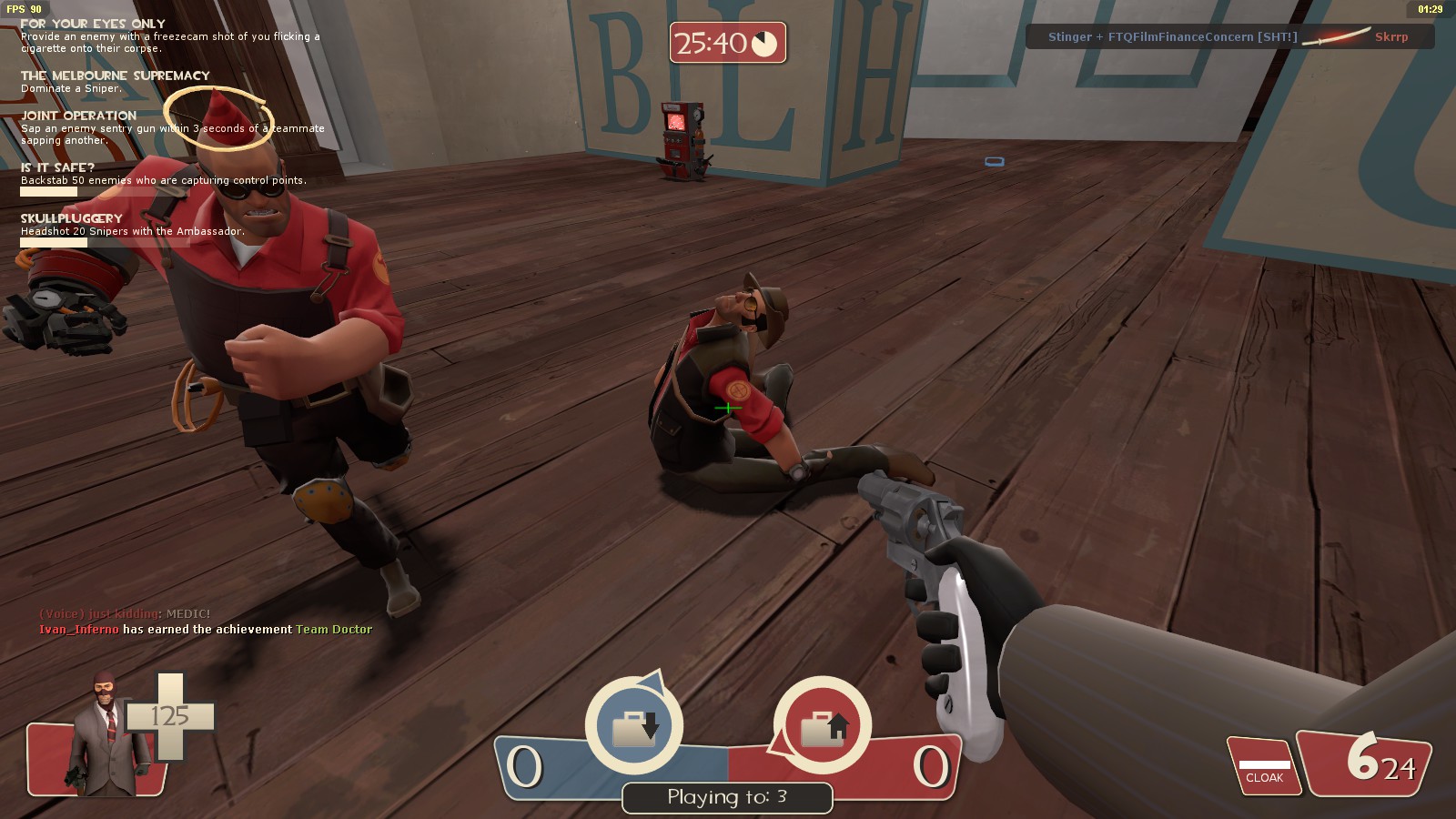Click The Melbourne Supremacy achievement tracker
The width and height of the screenshot is (1456, 819).
coord(115,76)
